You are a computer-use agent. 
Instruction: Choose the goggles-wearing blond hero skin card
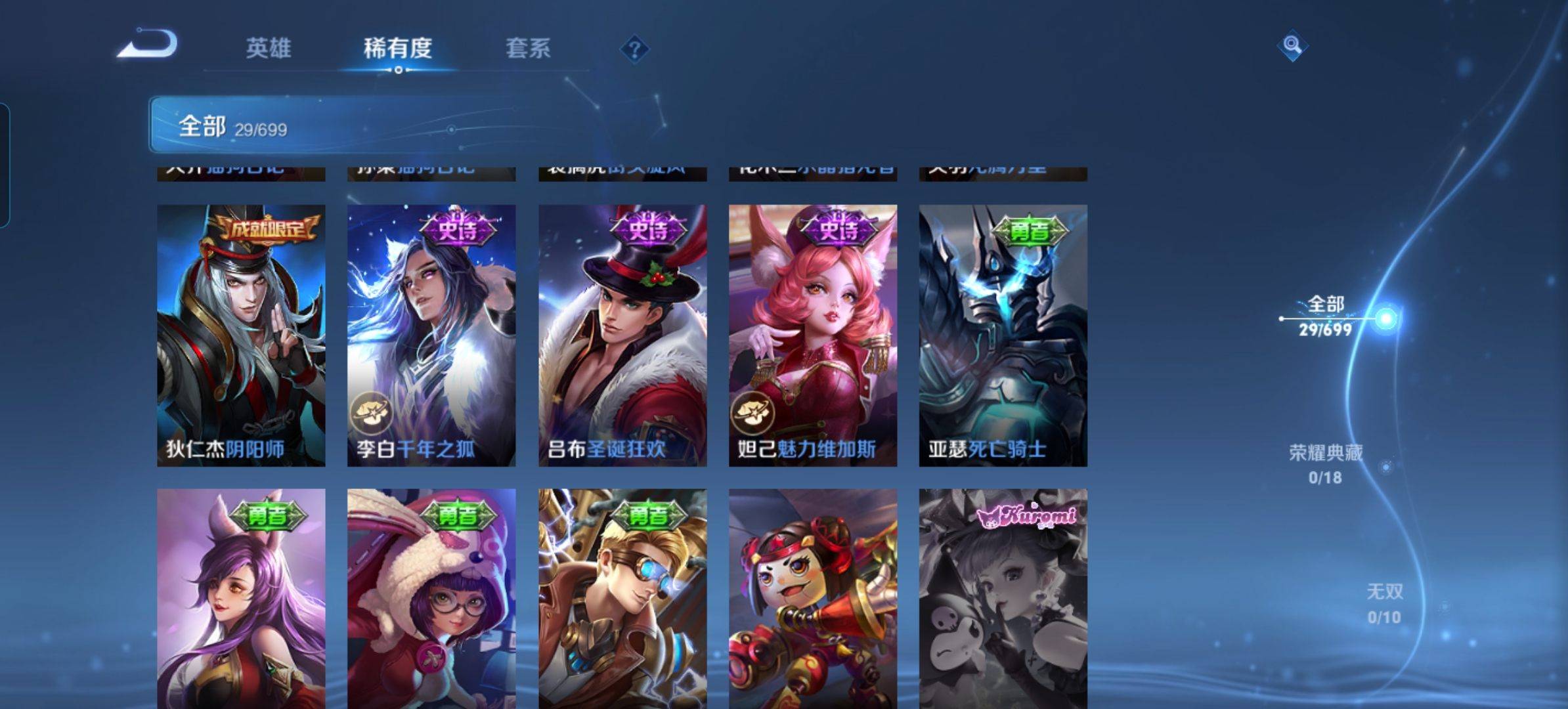coord(622,597)
